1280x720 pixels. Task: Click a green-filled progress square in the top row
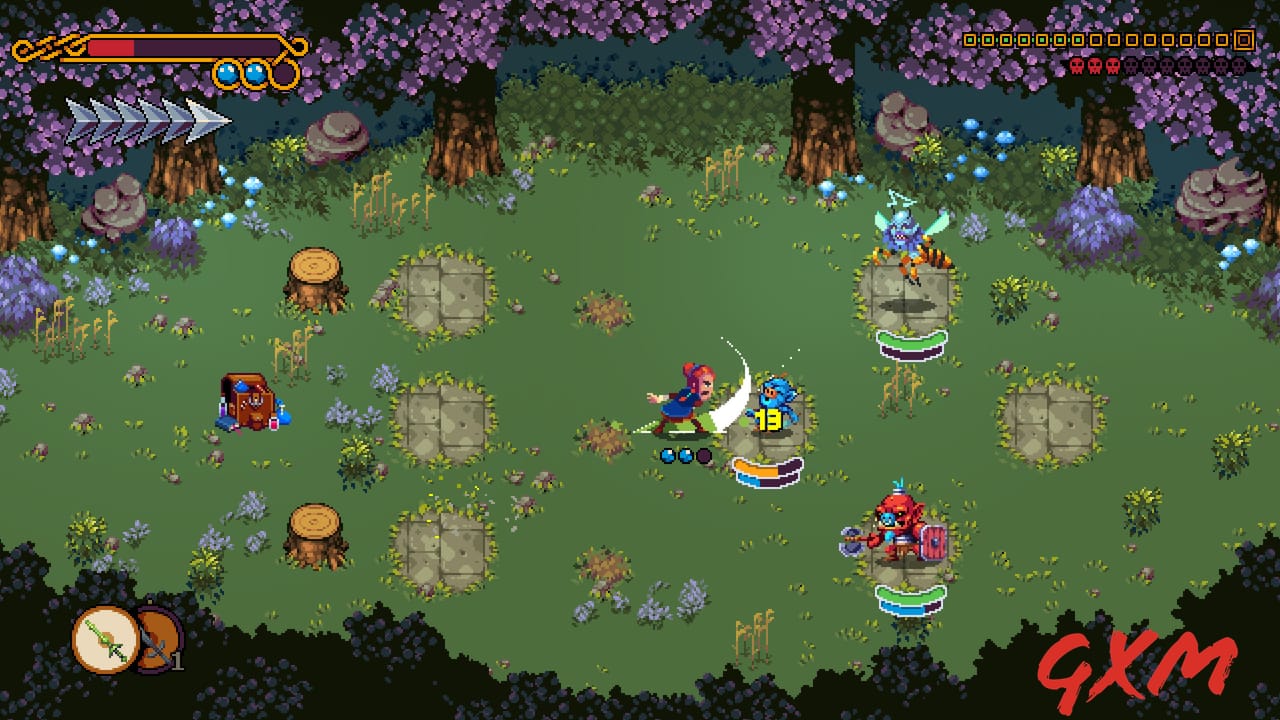tap(969, 40)
